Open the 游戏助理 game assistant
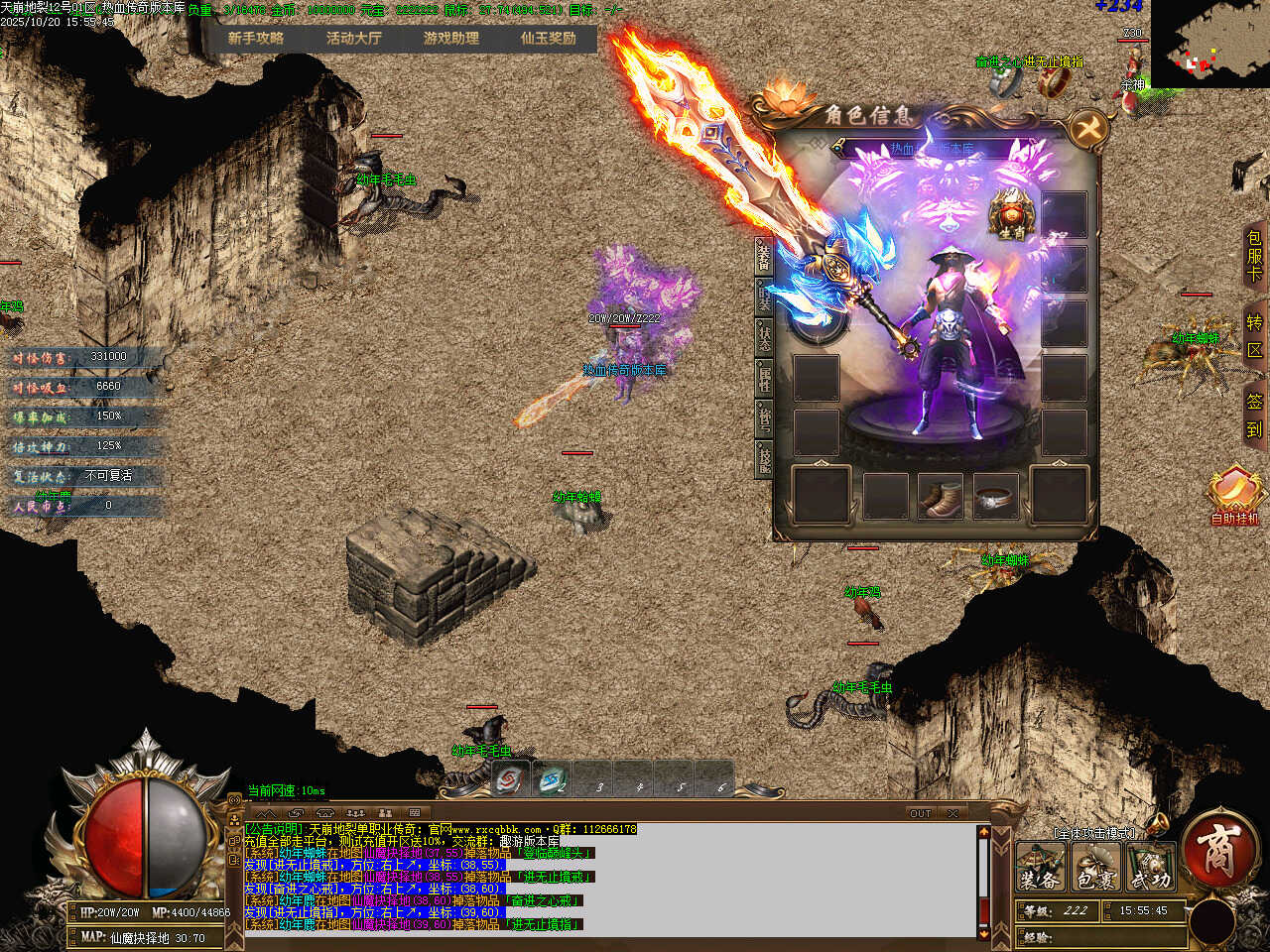This screenshot has height=952, width=1270. click(x=451, y=39)
